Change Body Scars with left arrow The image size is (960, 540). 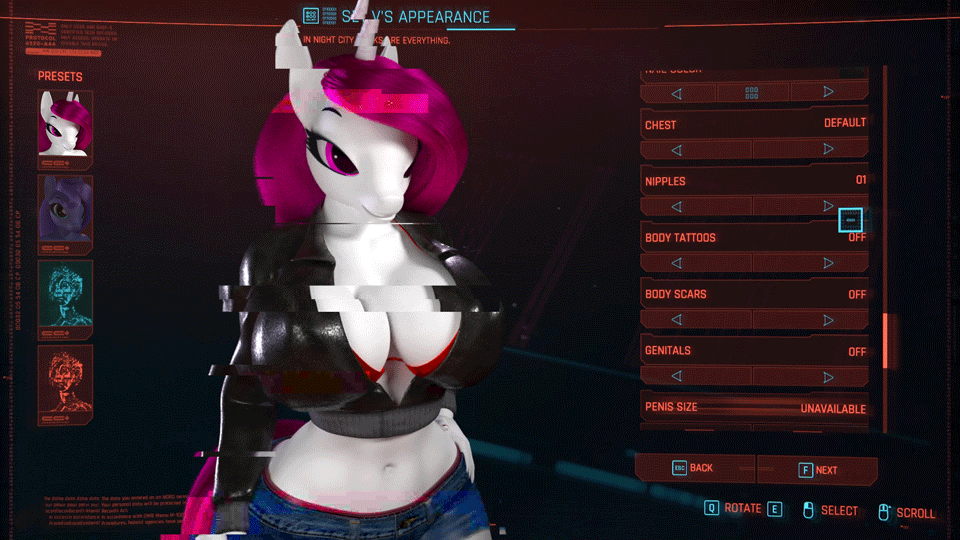[x=677, y=320]
